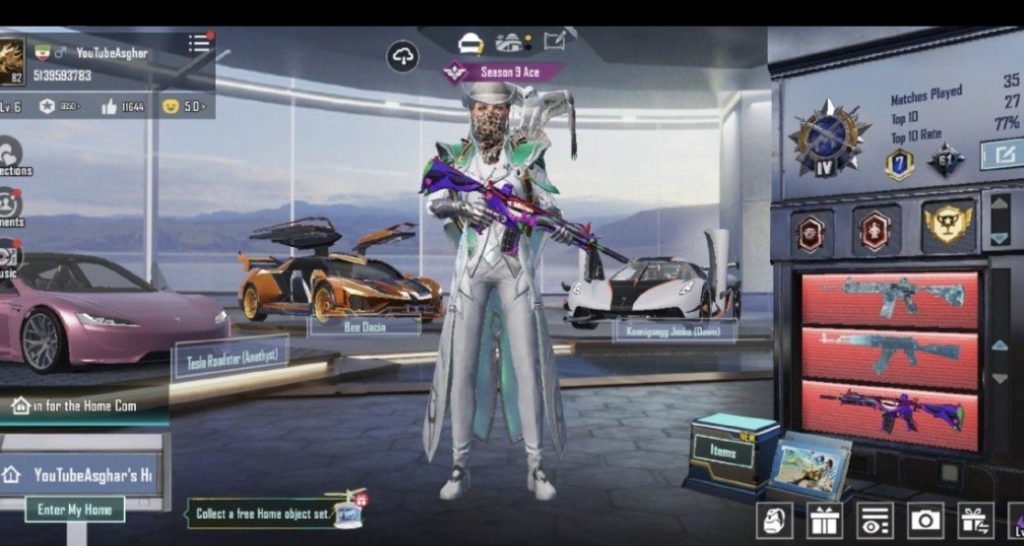The width and height of the screenshot is (1024, 546).
Task: Select the purple rifle skin in the showcase
Action: (890, 410)
